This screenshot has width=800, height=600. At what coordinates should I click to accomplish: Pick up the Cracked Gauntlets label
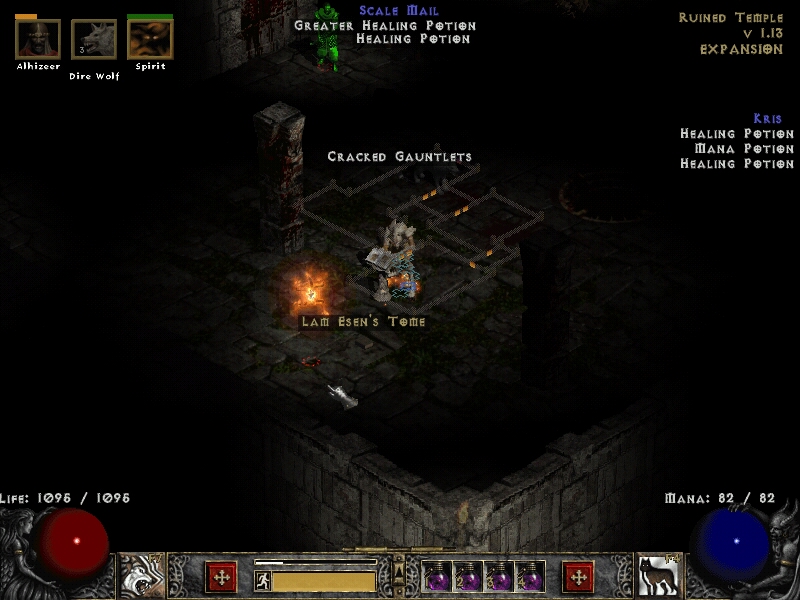(399, 157)
